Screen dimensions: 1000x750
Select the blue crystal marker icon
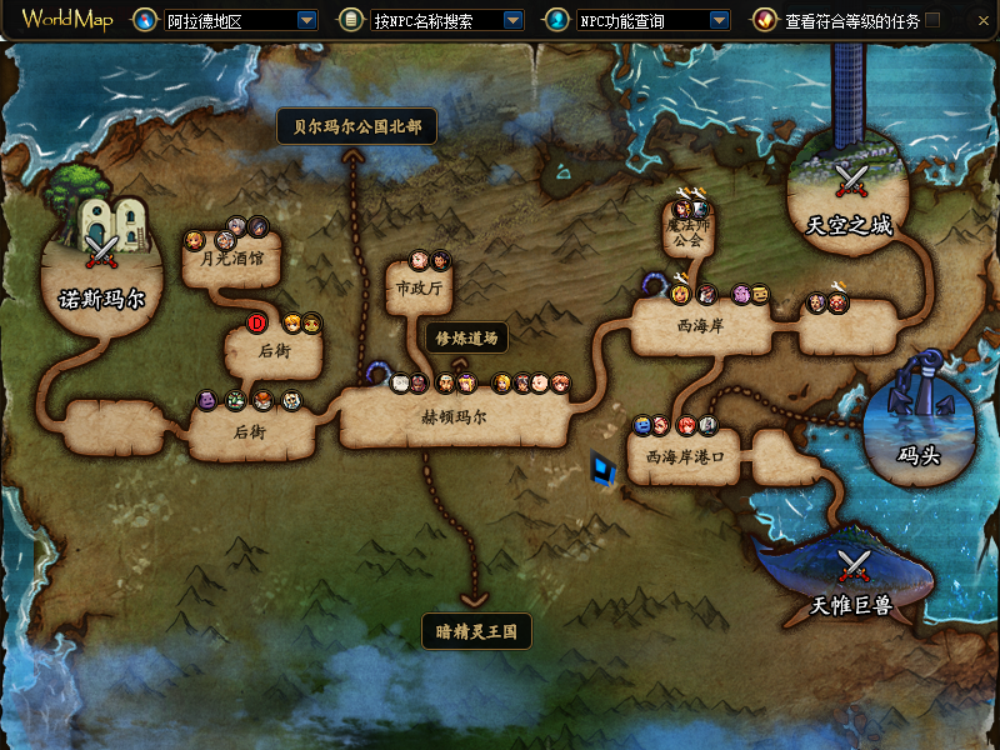[603, 468]
